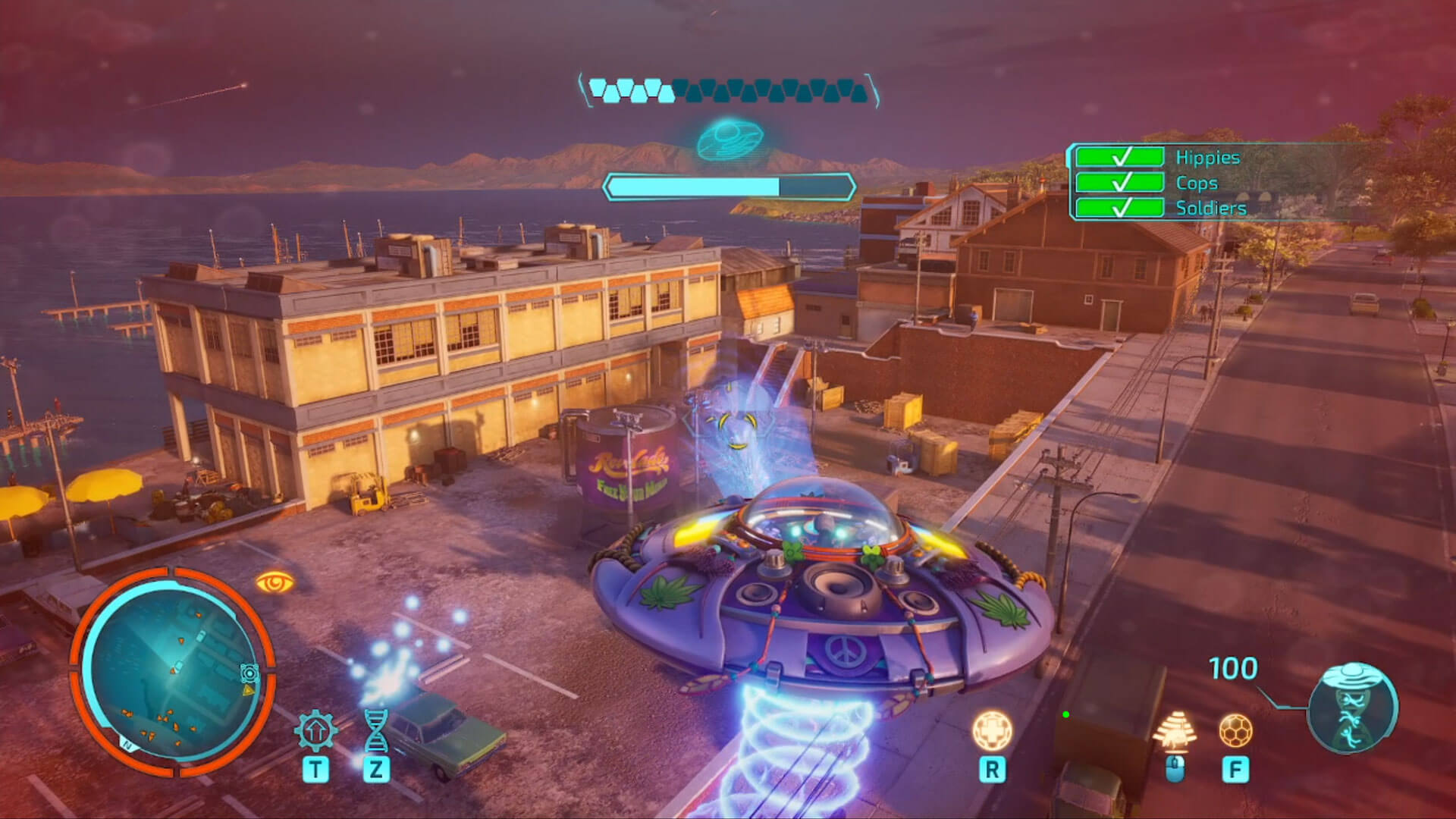Click the orange eye alert icon

tap(275, 582)
